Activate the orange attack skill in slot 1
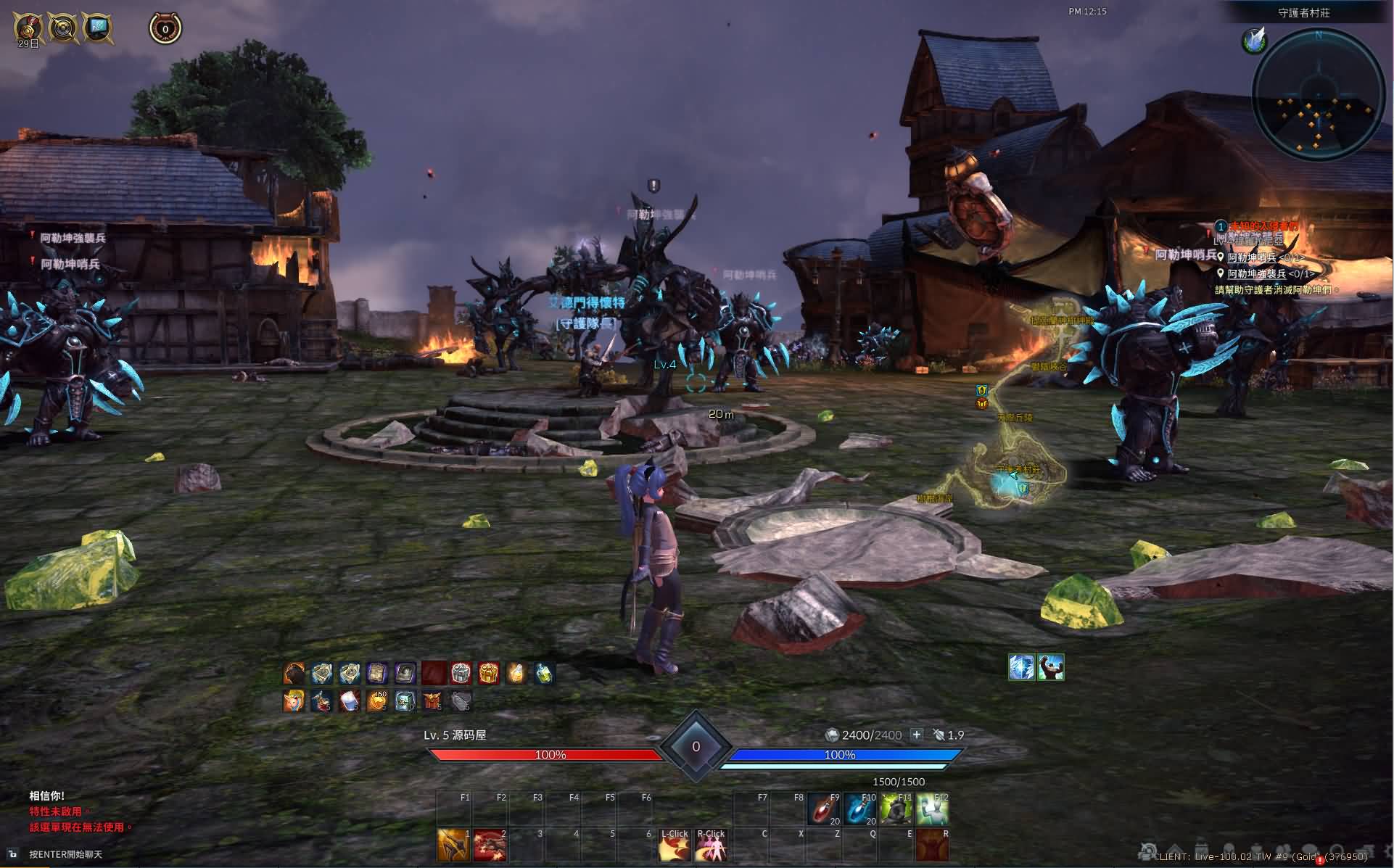This screenshot has height=868, width=1394. pyautogui.click(x=453, y=846)
